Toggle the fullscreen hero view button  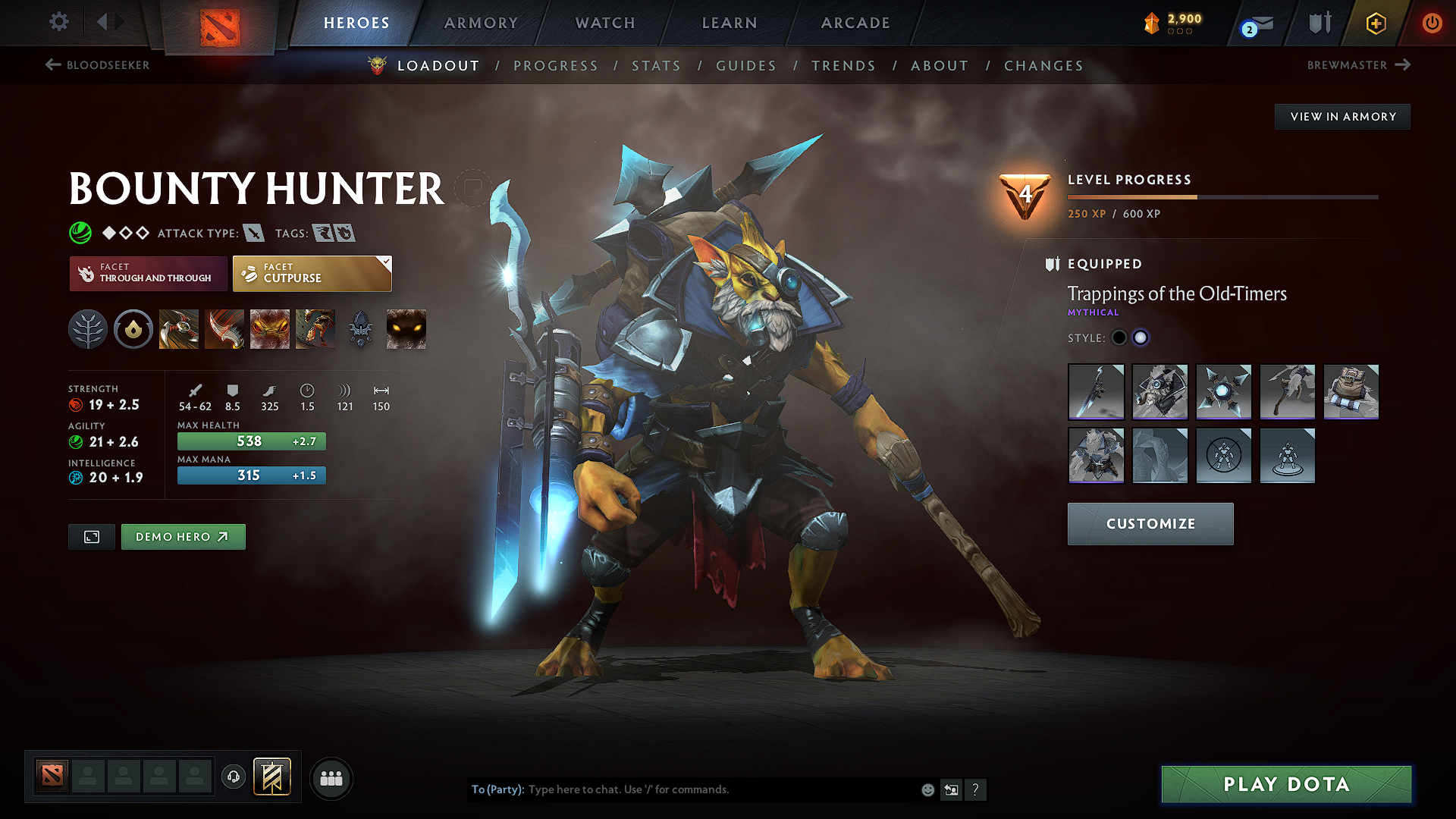pyautogui.click(x=92, y=537)
